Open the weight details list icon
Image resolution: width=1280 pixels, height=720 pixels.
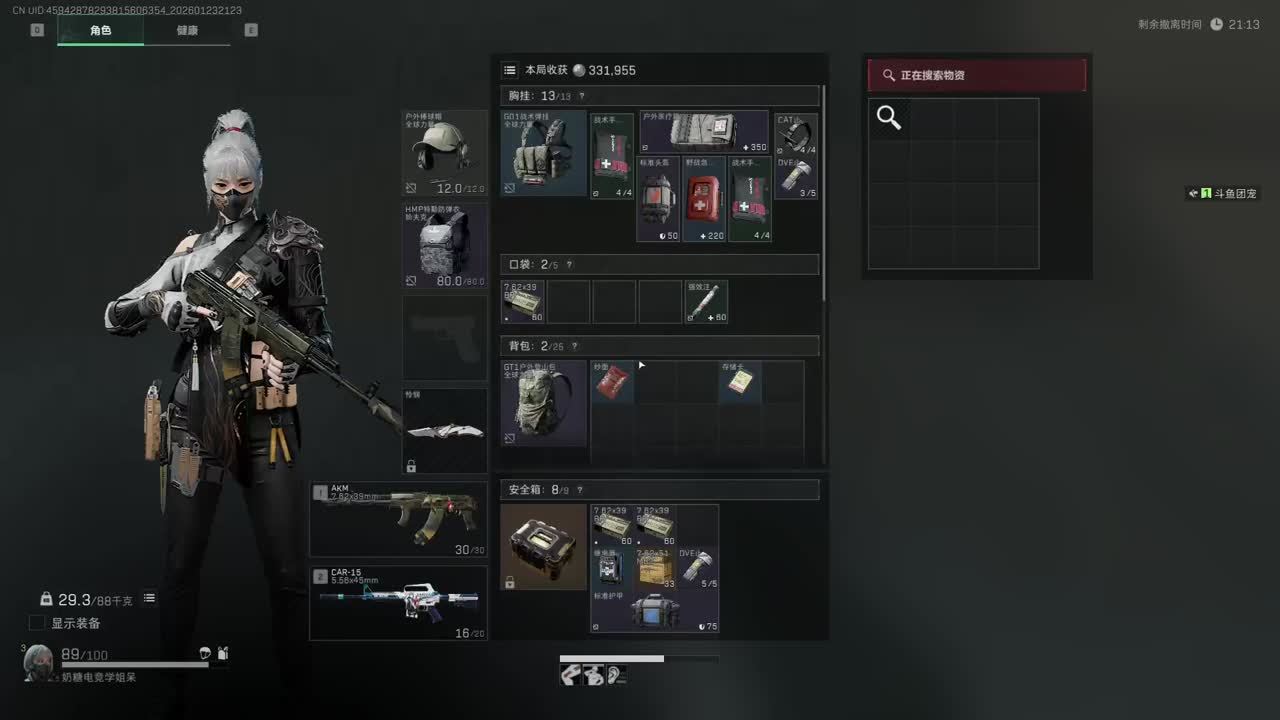[149, 598]
